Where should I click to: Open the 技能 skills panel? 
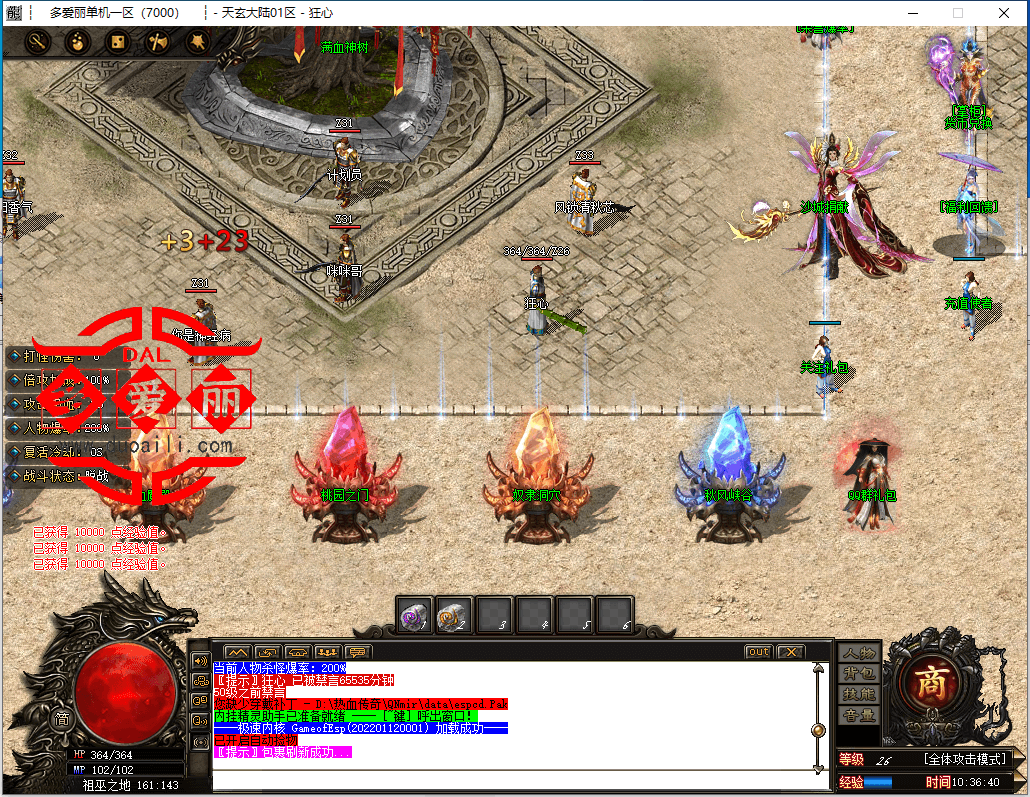pos(859,694)
